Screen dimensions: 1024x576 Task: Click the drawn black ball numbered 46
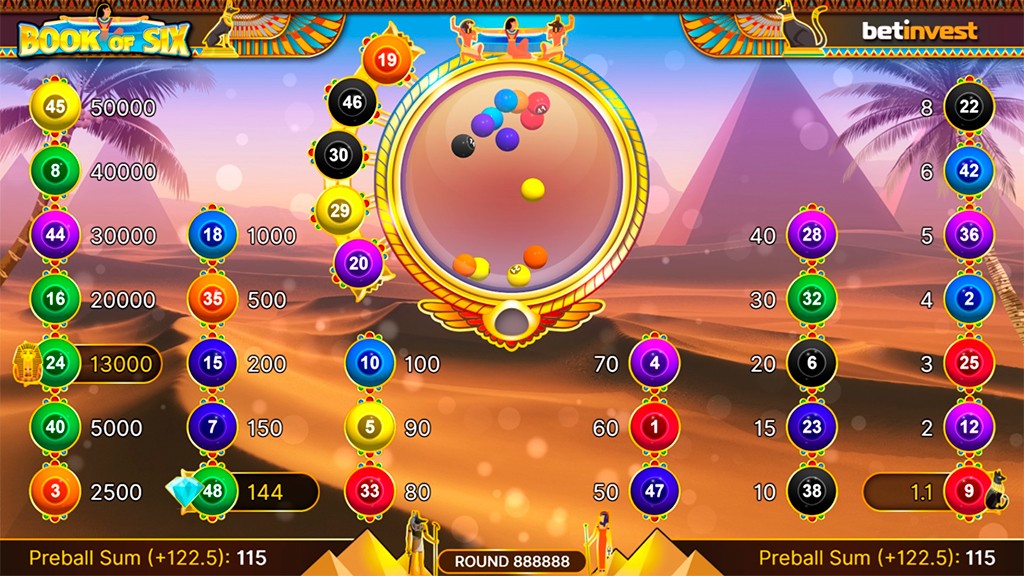tap(352, 102)
